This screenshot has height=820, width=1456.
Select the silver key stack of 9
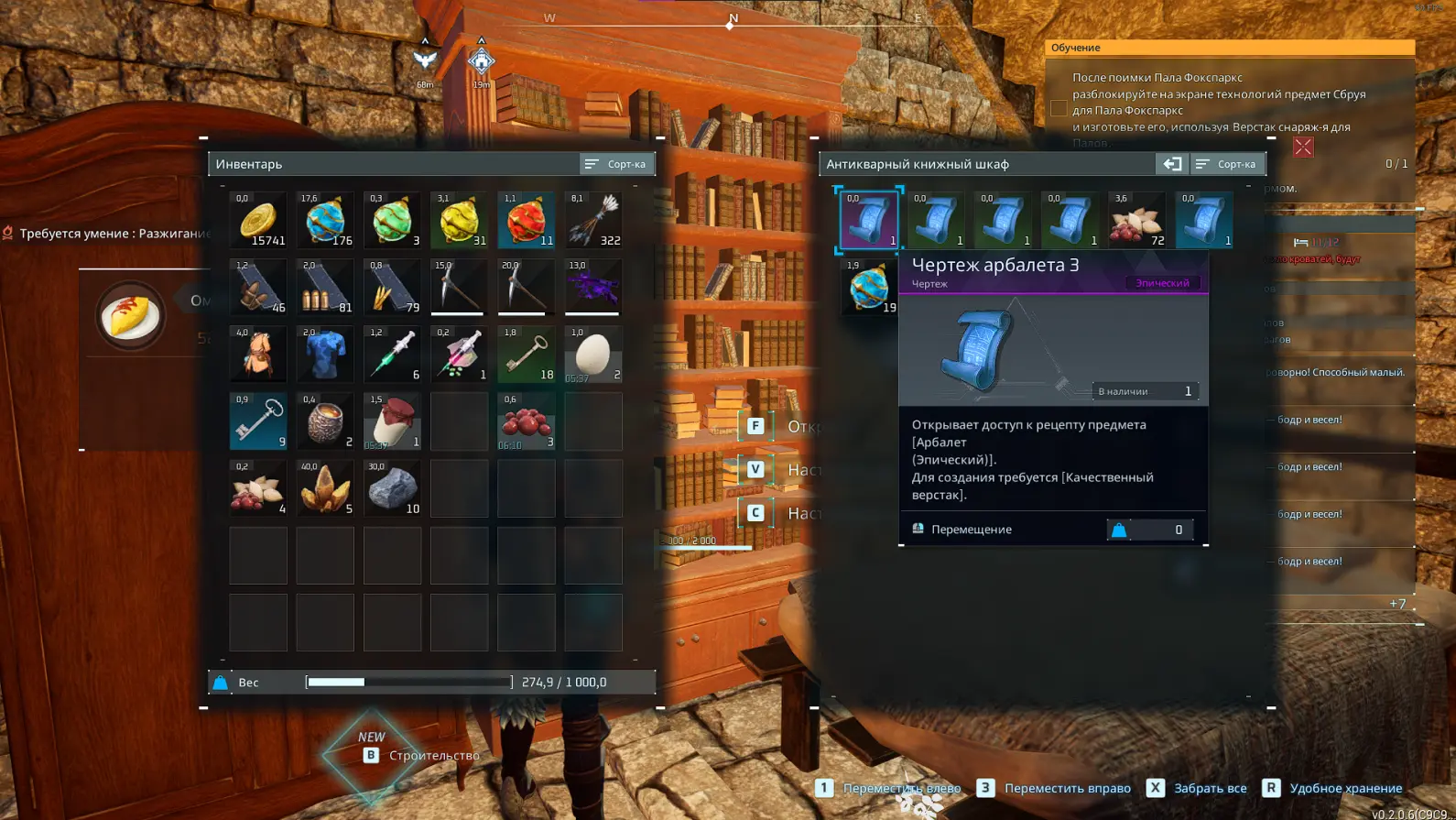[x=258, y=421]
